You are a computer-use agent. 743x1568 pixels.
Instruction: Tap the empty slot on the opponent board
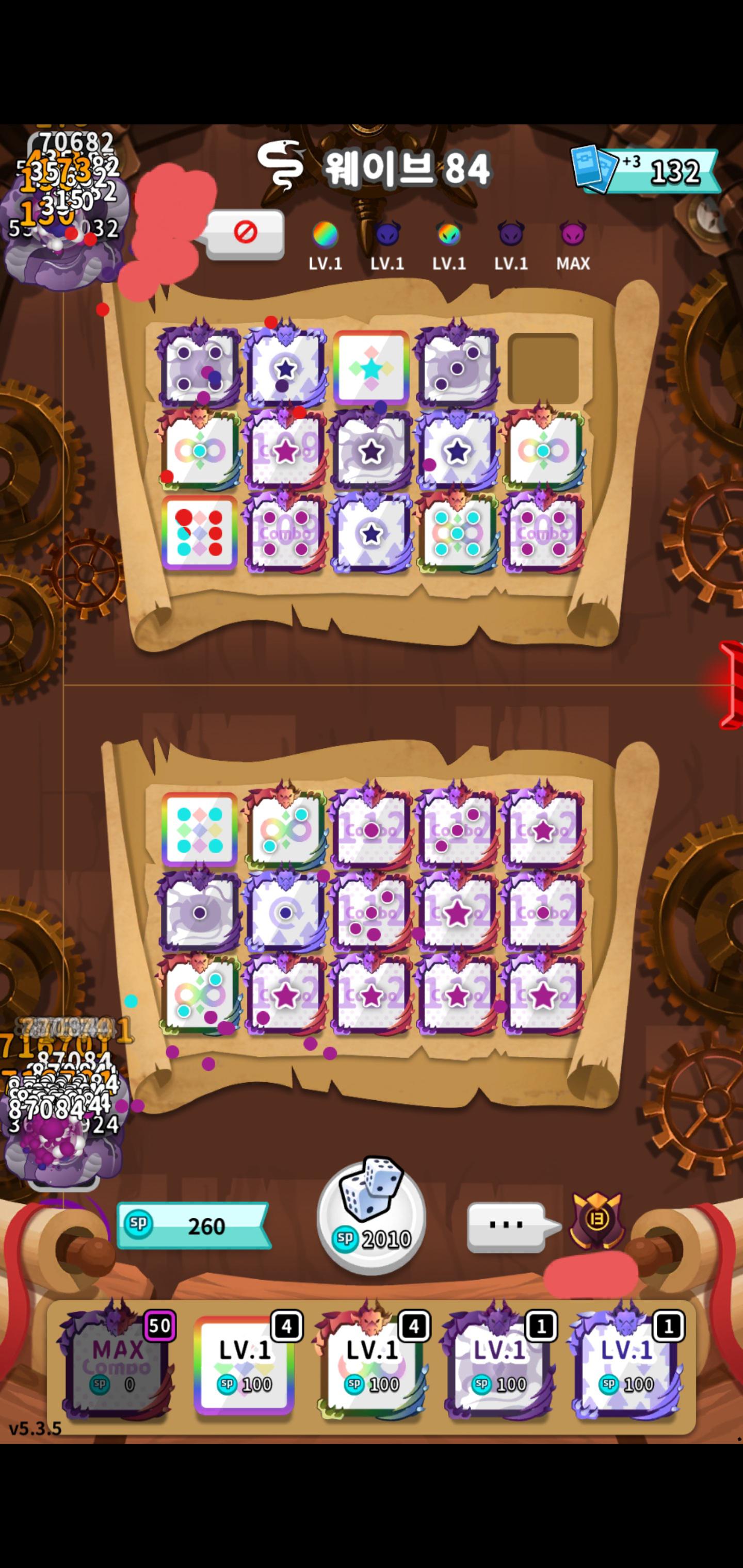(545, 364)
